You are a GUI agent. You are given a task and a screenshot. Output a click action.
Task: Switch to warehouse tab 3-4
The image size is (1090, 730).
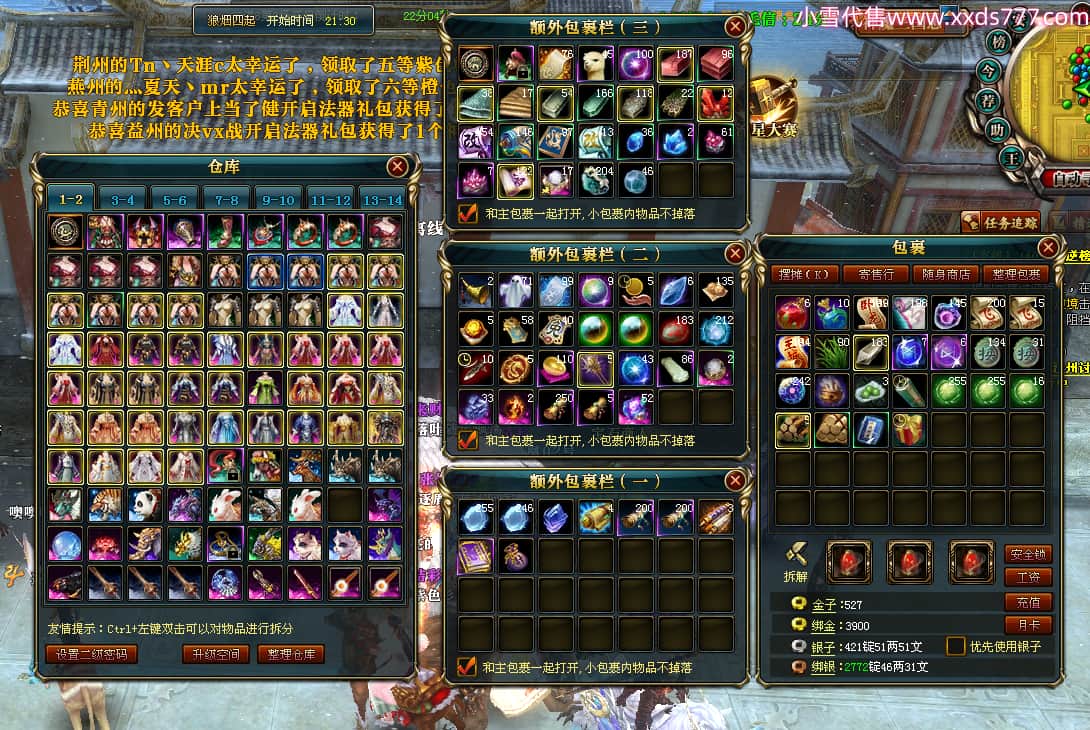[x=122, y=200]
